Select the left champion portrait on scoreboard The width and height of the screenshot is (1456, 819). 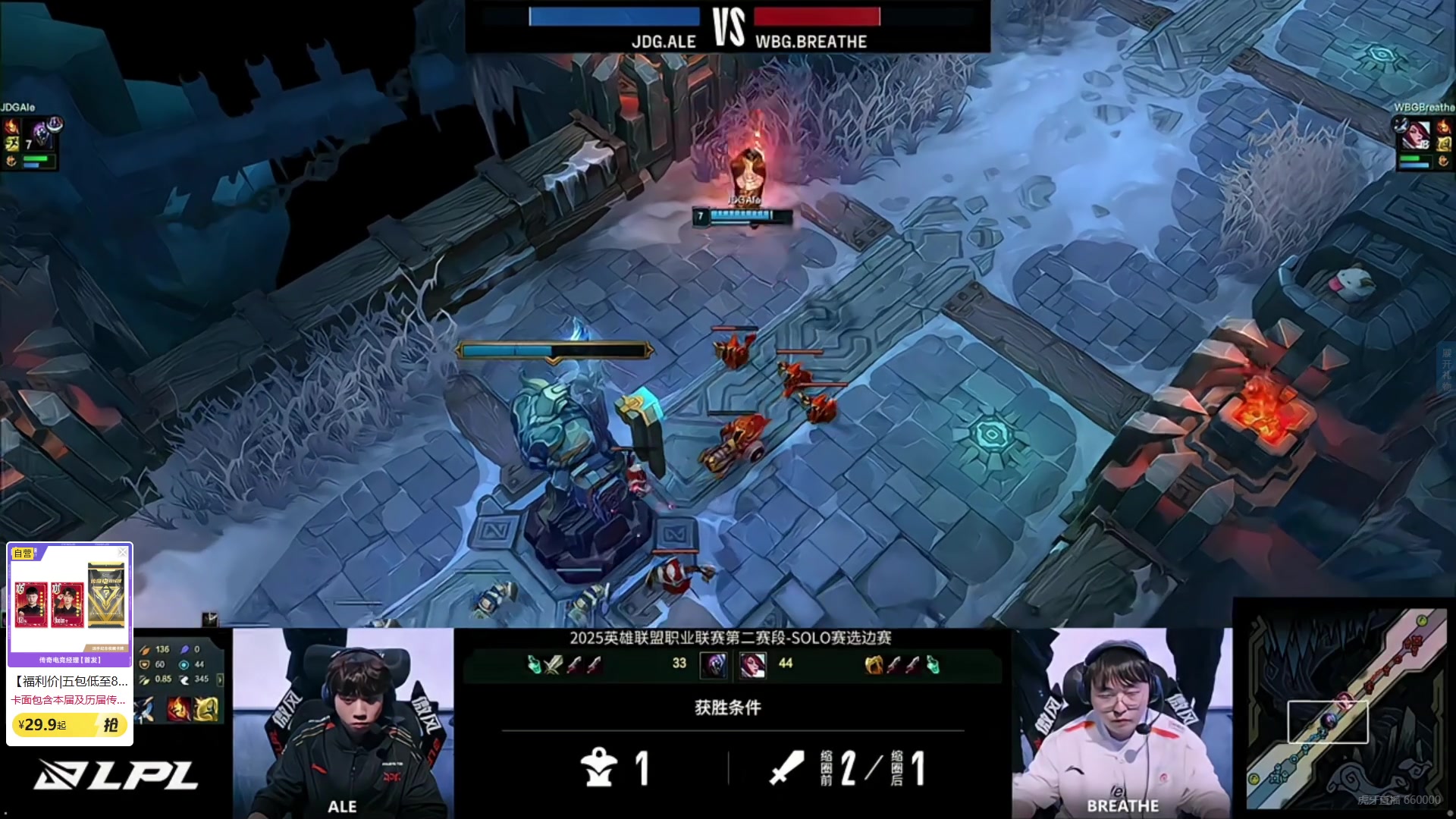coord(714,665)
